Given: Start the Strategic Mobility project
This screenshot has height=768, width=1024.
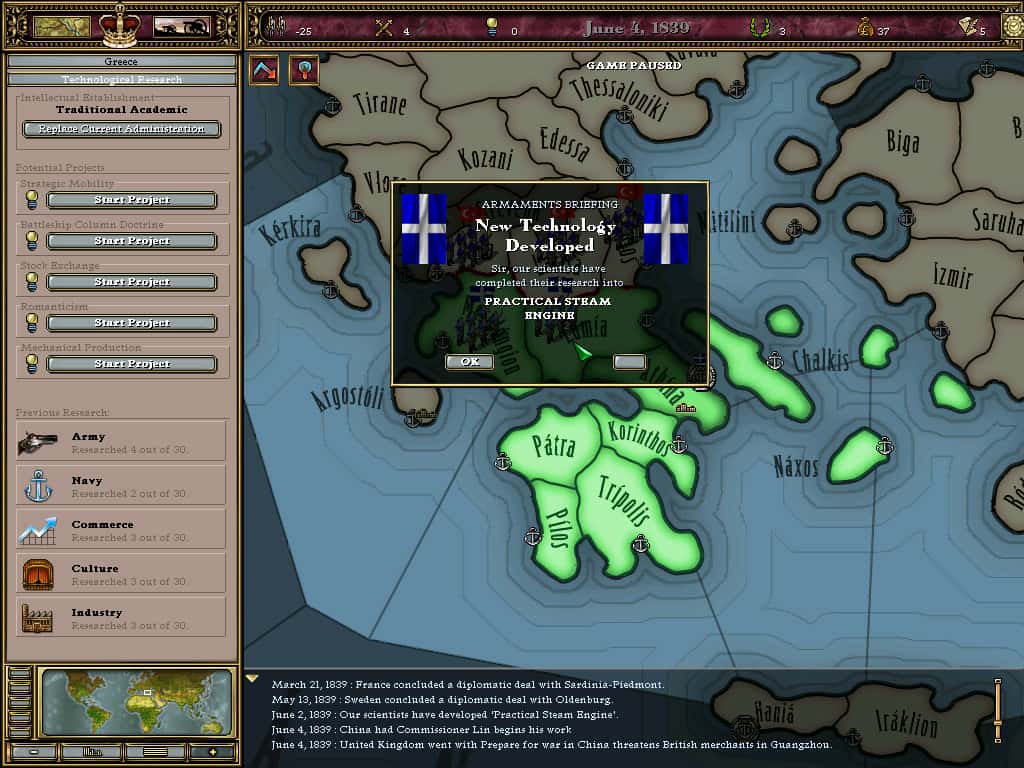Looking at the screenshot, I should [132, 200].
